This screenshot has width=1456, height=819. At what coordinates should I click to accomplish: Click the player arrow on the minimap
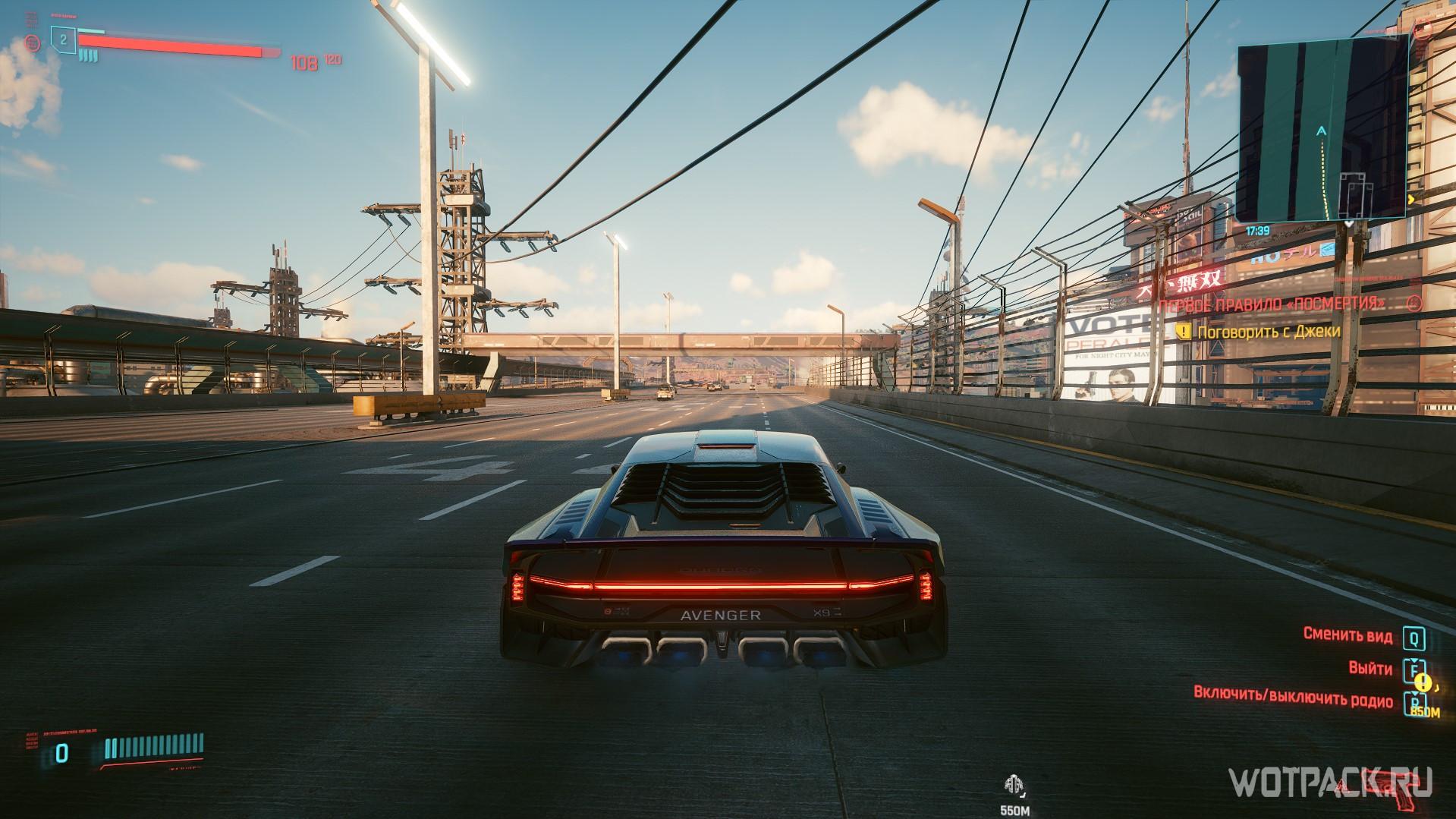click(1322, 131)
